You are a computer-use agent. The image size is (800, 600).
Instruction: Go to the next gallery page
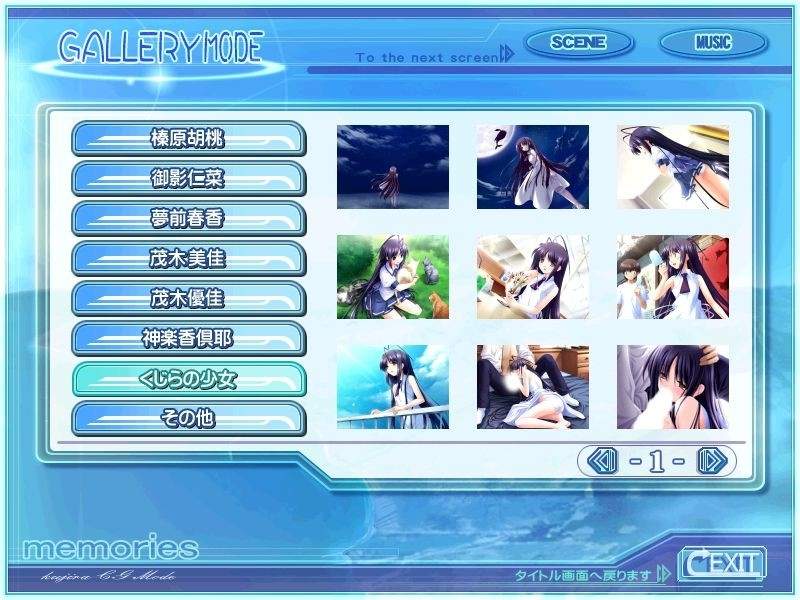coord(710,461)
